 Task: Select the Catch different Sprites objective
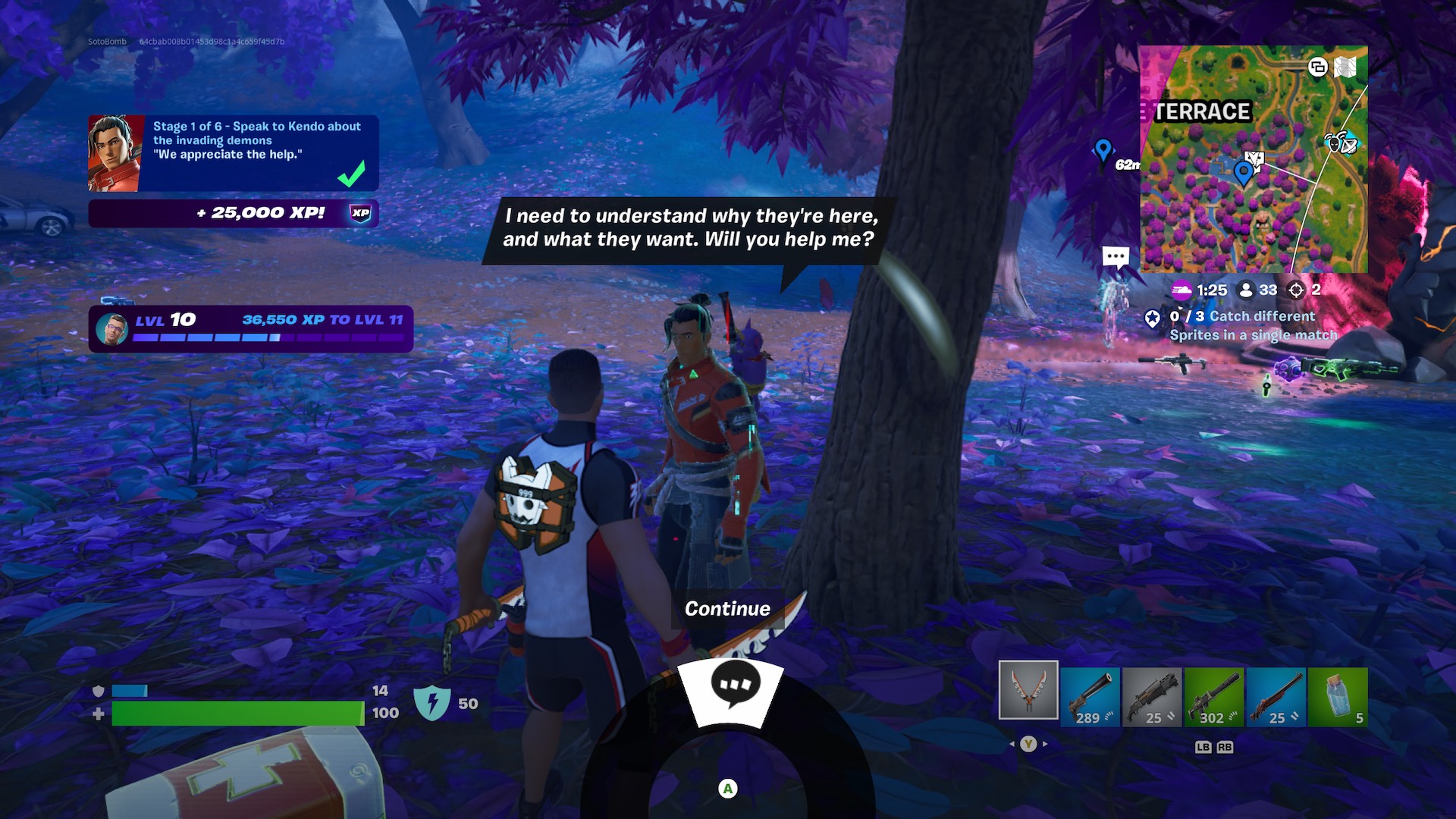pyautogui.click(x=1251, y=325)
